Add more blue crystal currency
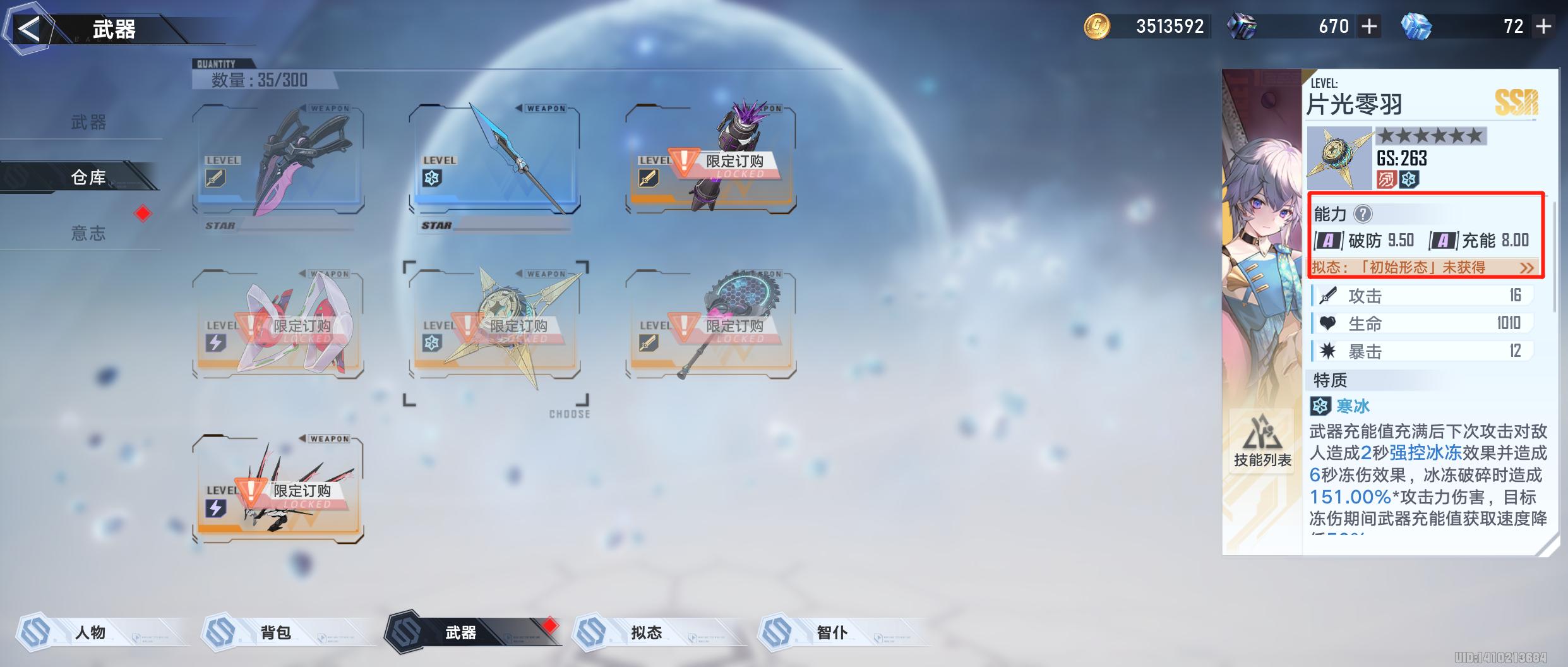This screenshot has width=1568, height=667. coord(1543,27)
